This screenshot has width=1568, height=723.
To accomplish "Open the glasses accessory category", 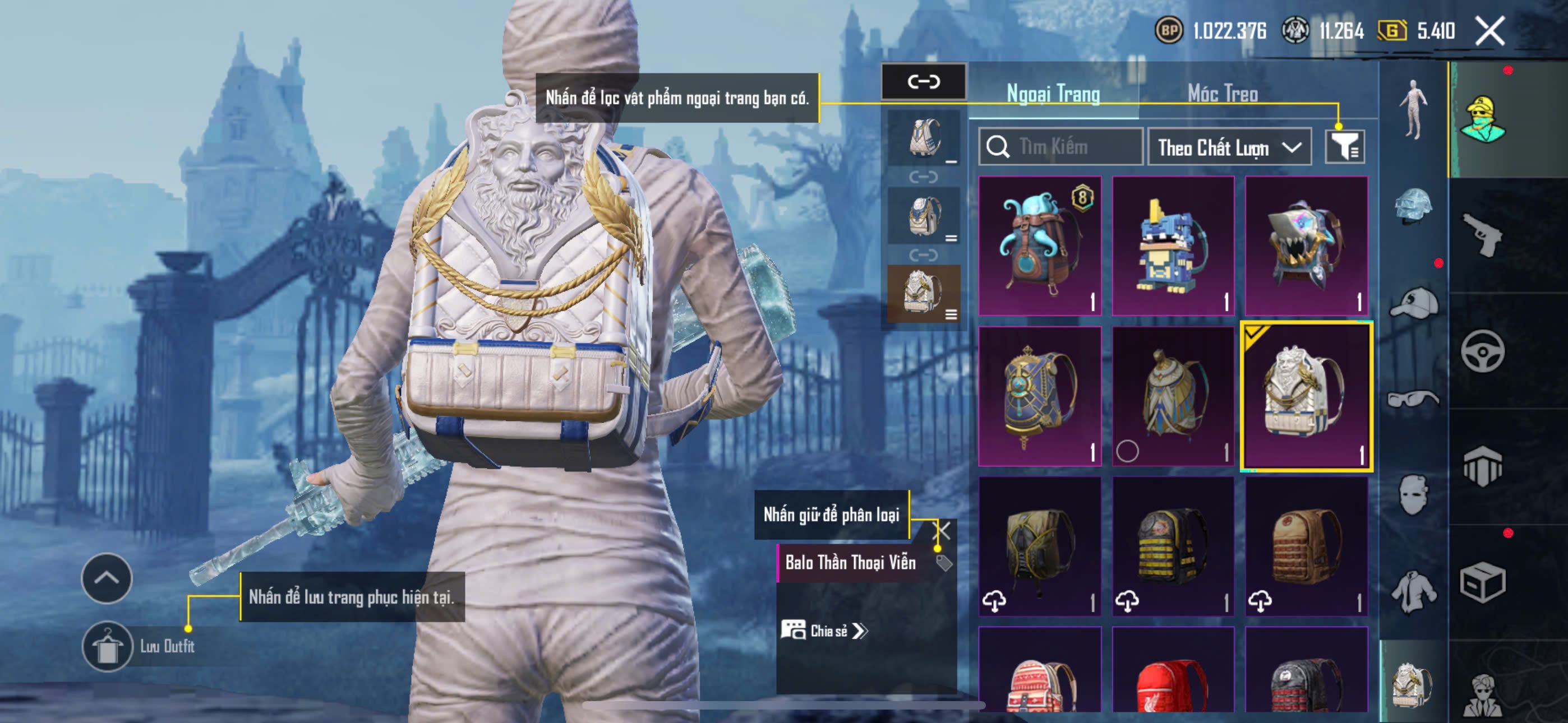I will coord(1413,400).
